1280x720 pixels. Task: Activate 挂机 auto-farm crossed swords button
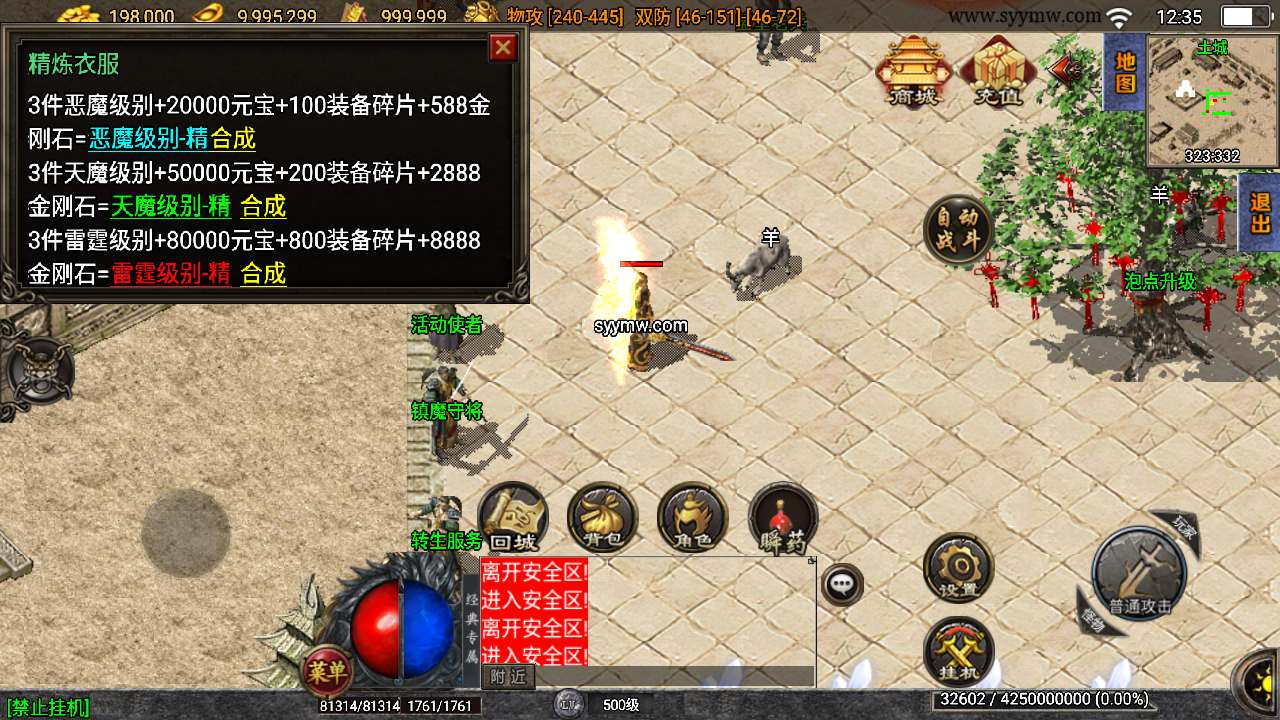click(x=958, y=650)
